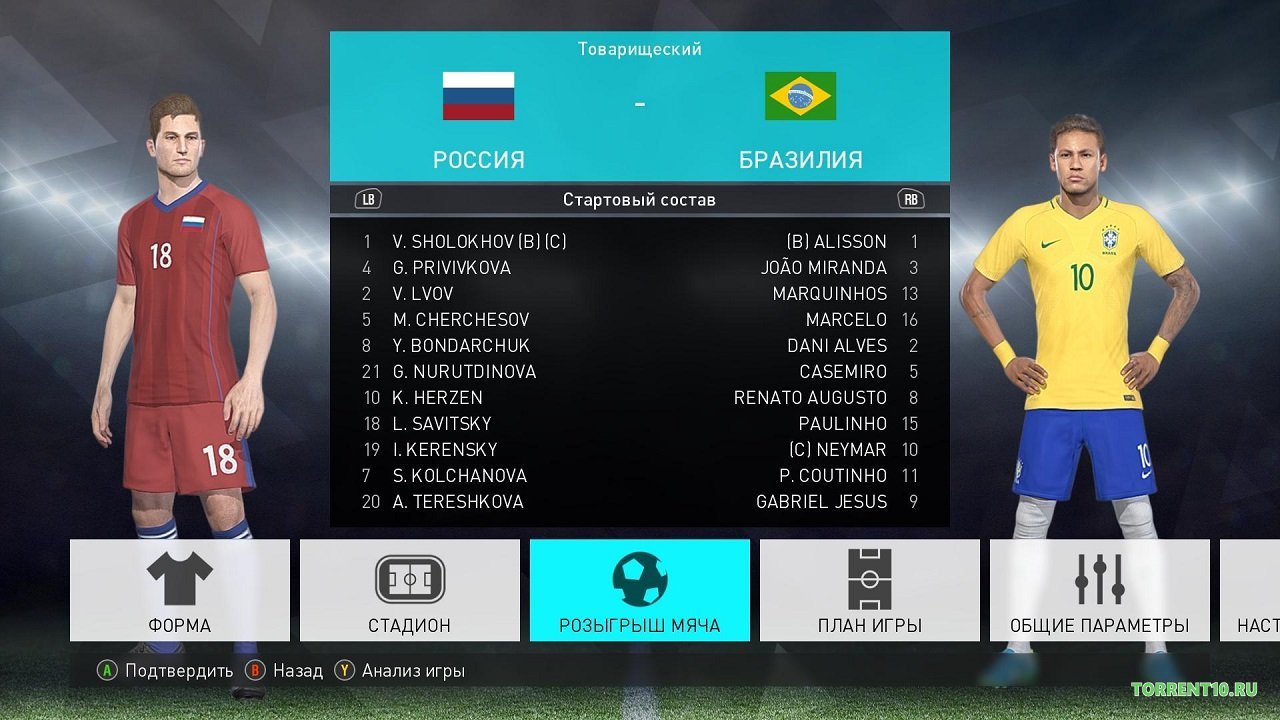Click the БРАЗИЛИЯ team name
This screenshot has height=720, width=1280.
point(800,159)
